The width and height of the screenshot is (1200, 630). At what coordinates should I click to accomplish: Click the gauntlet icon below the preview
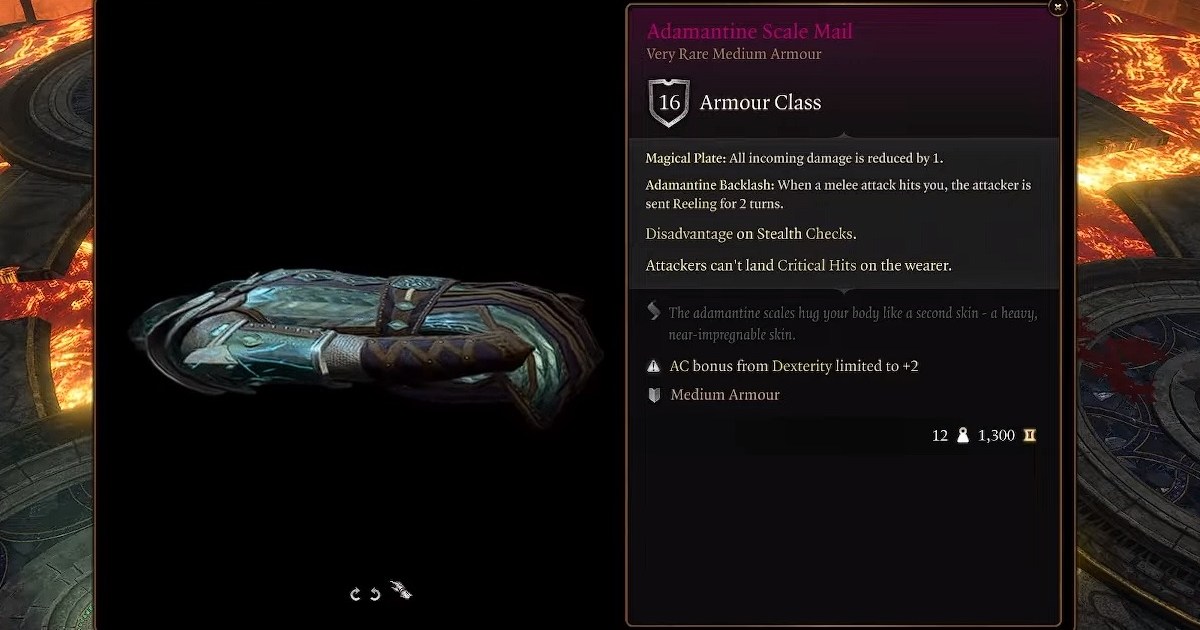(x=400, y=591)
